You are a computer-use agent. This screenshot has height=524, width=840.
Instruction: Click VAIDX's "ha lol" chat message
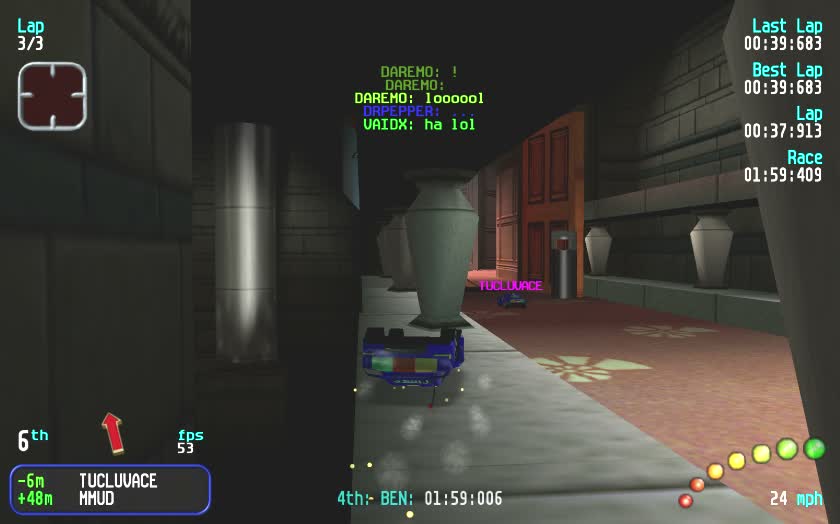tap(419, 125)
